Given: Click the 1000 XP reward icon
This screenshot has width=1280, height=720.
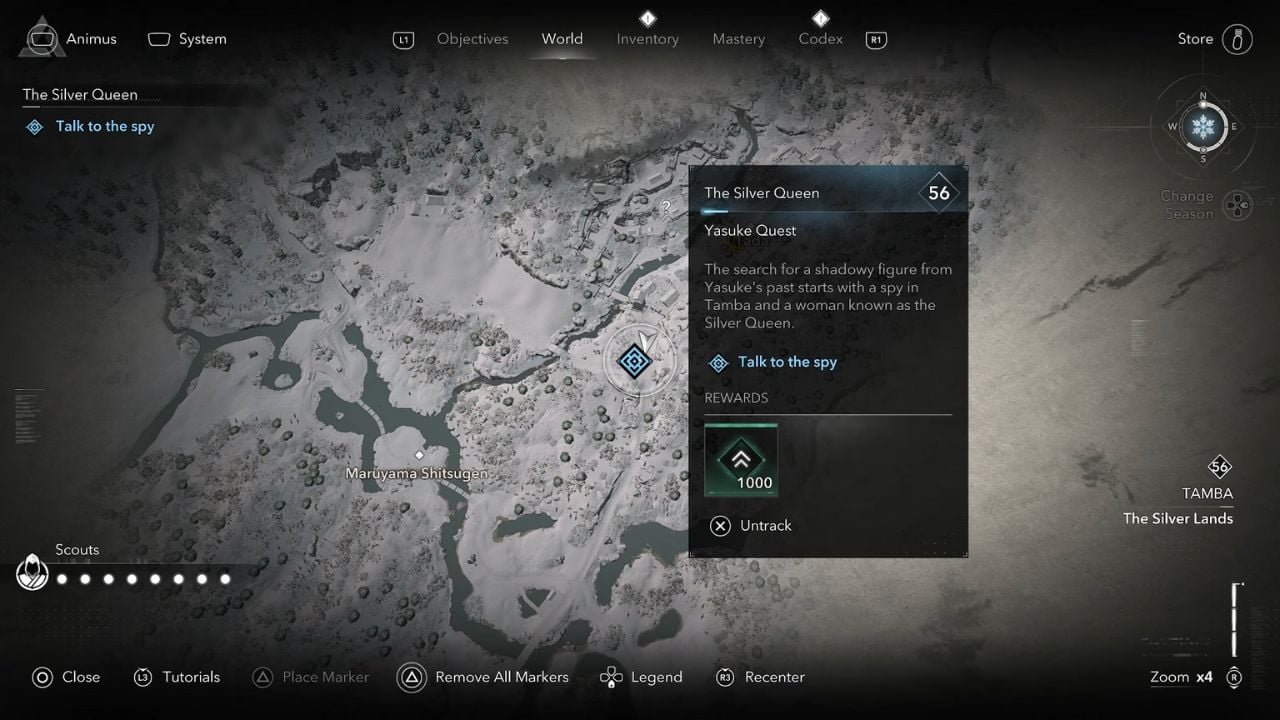Looking at the screenshot, I should coord(741,460).
